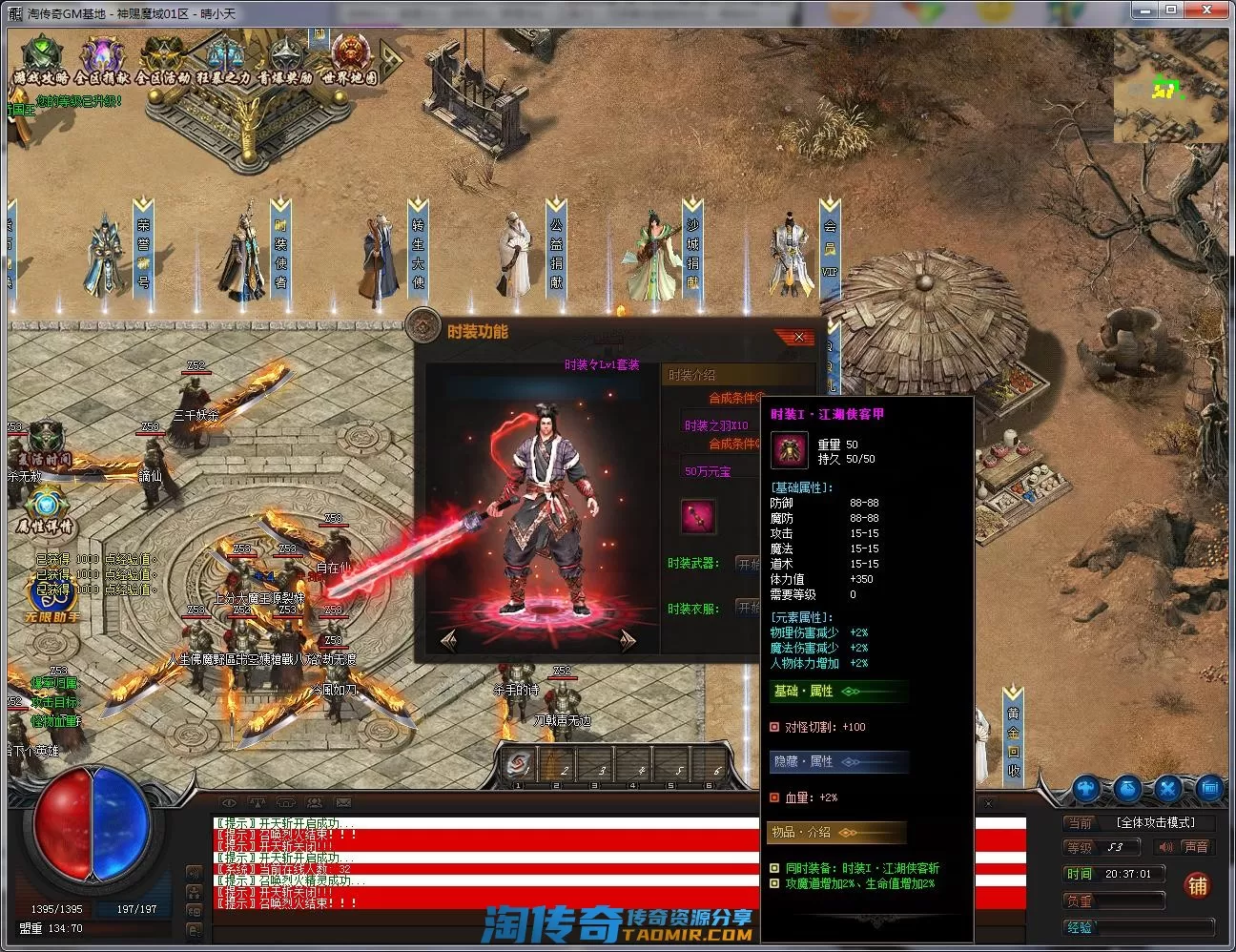The height and width of the screenshot is (952, 1236).
Task: Open the red 铺 shop button
Action: [x=1197, y=886]
